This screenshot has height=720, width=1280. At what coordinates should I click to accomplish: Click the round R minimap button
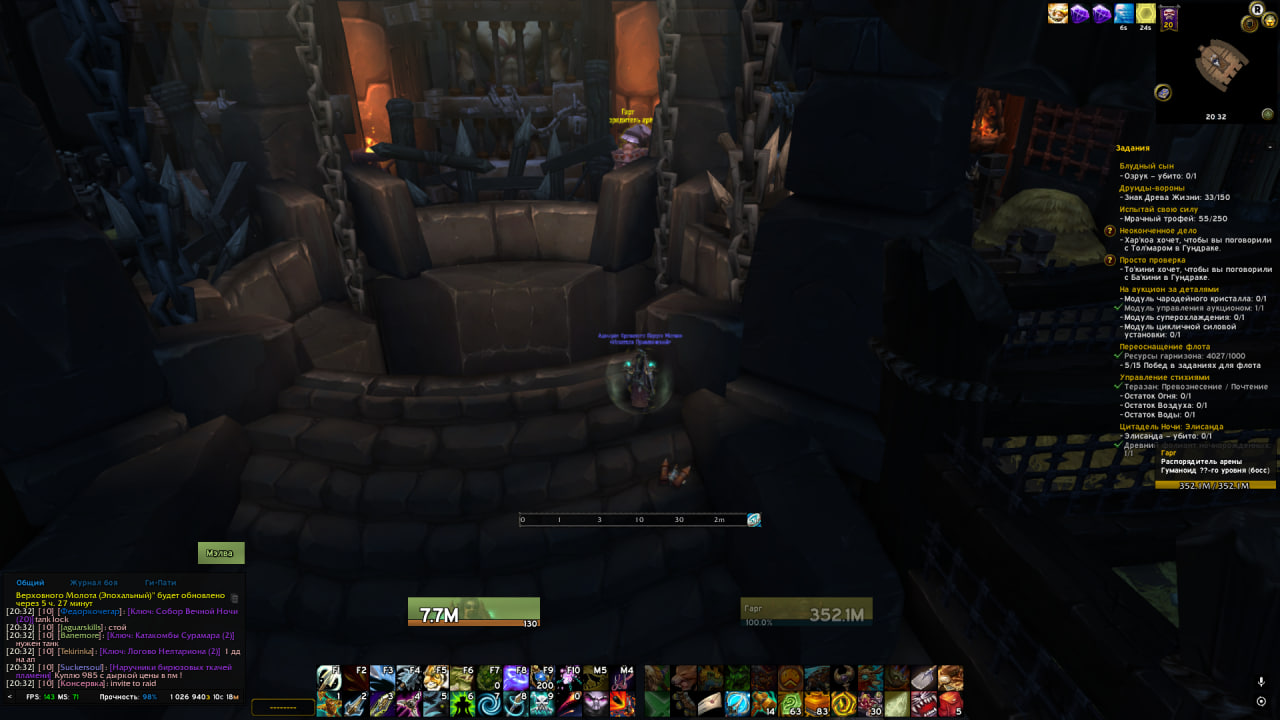(1257, 9)
